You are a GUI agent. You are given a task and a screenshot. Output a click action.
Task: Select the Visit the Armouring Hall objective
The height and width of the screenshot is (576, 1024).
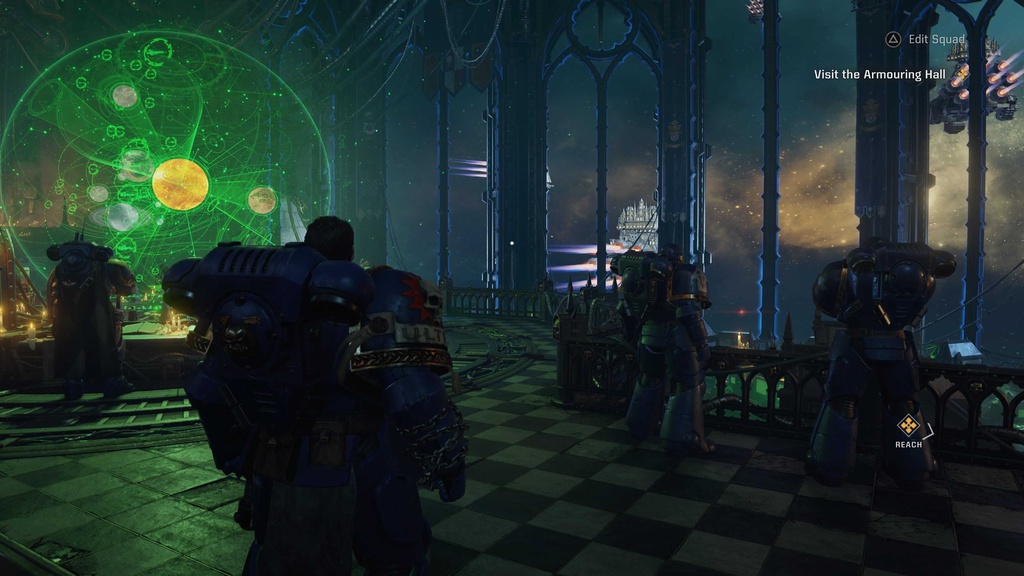coord(880,74)
